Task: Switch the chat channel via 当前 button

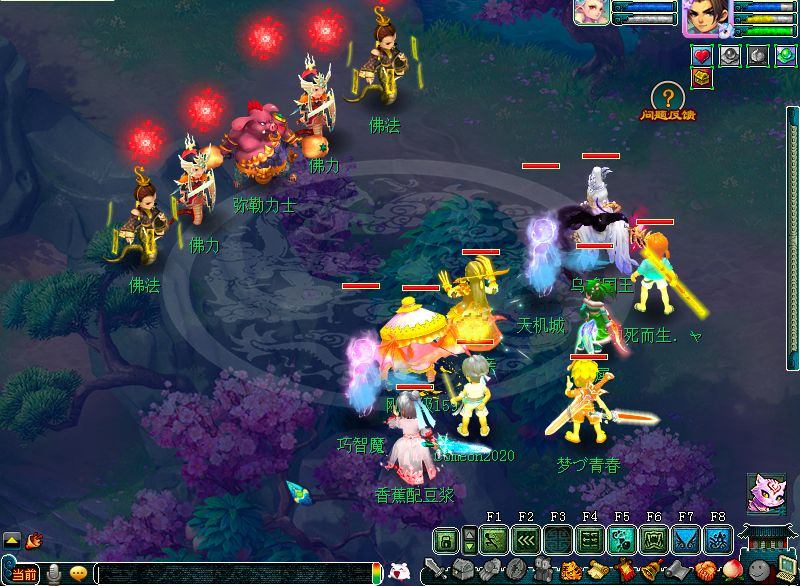Action: click(22, 574)
